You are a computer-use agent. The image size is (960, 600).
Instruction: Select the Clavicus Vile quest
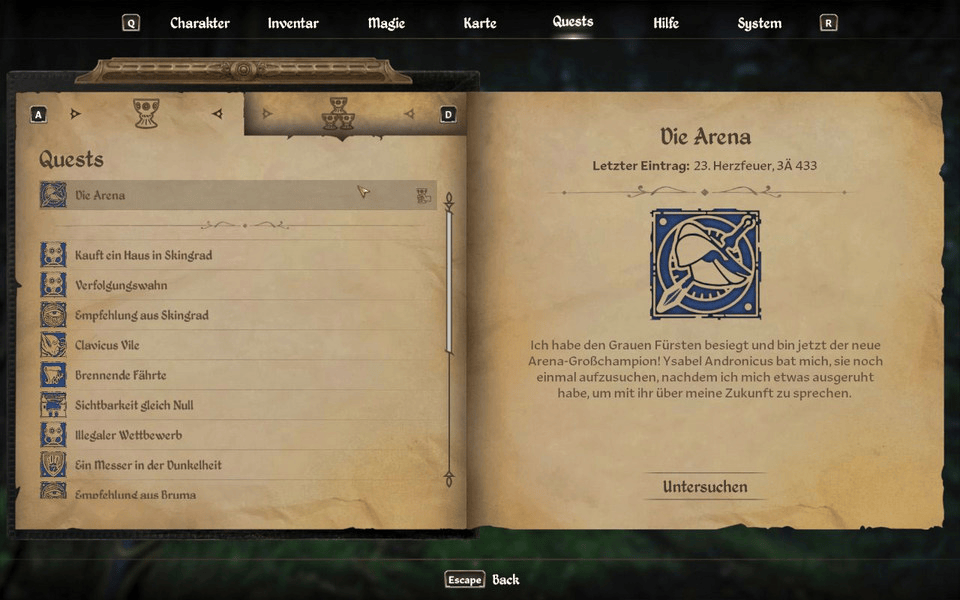237,345
